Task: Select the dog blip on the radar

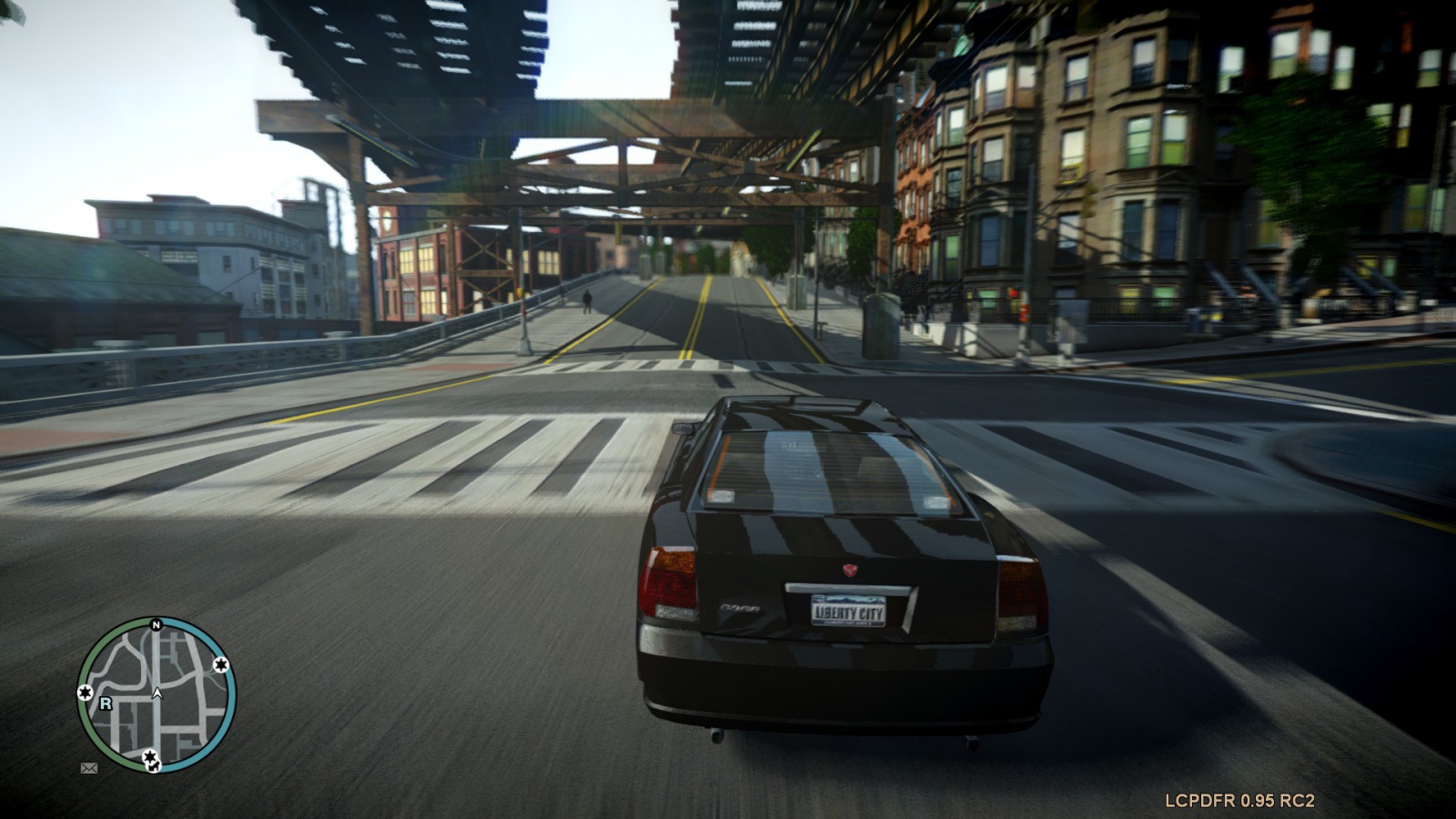Action: [x=153, y=764]
